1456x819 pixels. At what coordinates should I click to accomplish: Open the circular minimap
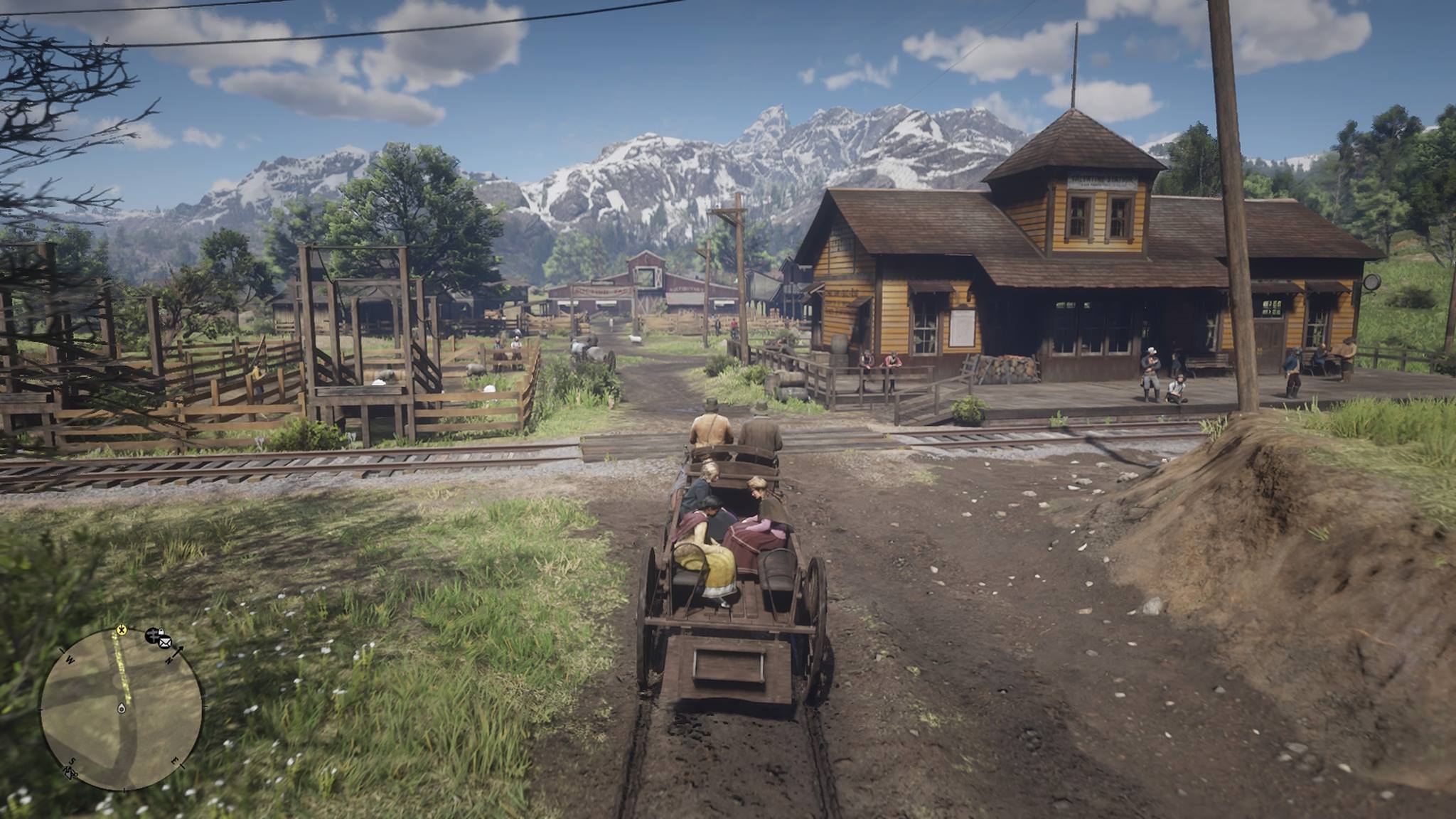pos(121,709)
